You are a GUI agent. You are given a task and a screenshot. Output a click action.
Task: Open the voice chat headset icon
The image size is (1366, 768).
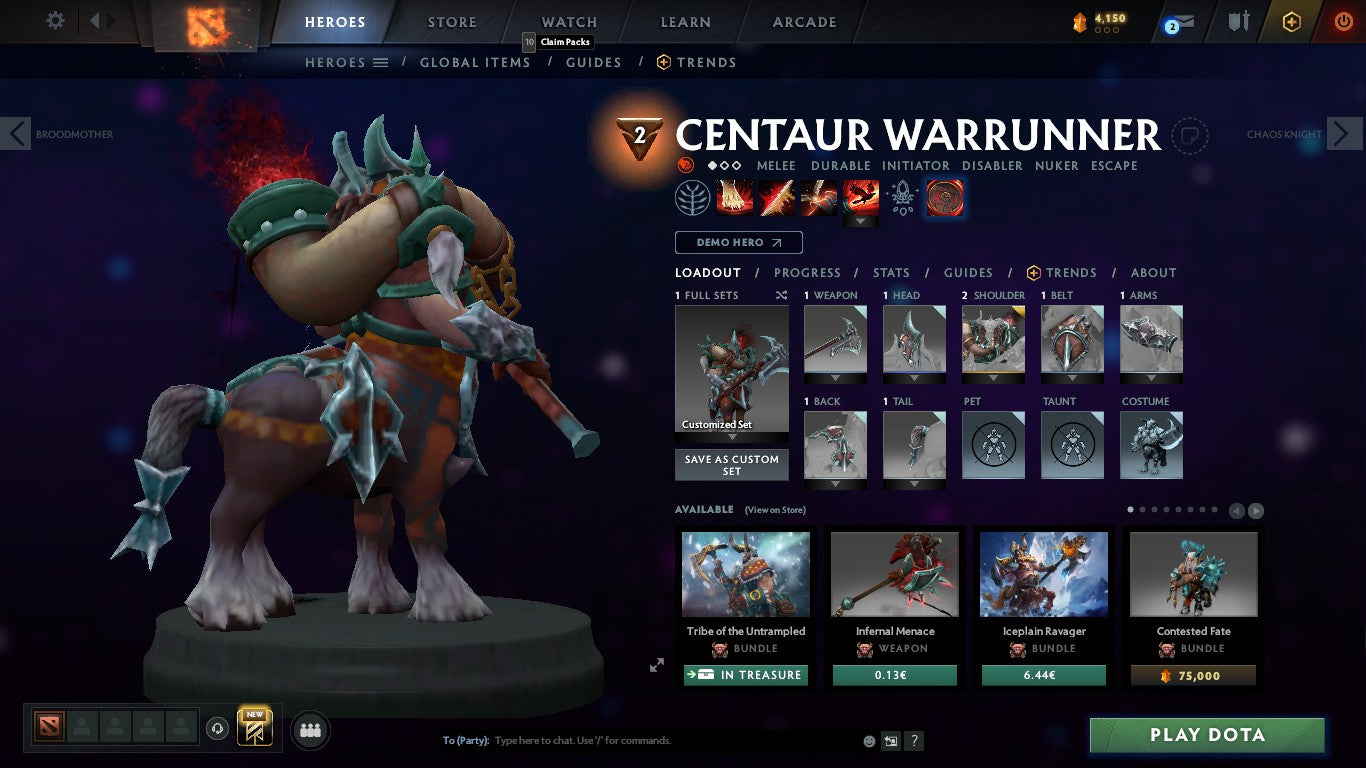pos(219,730)
